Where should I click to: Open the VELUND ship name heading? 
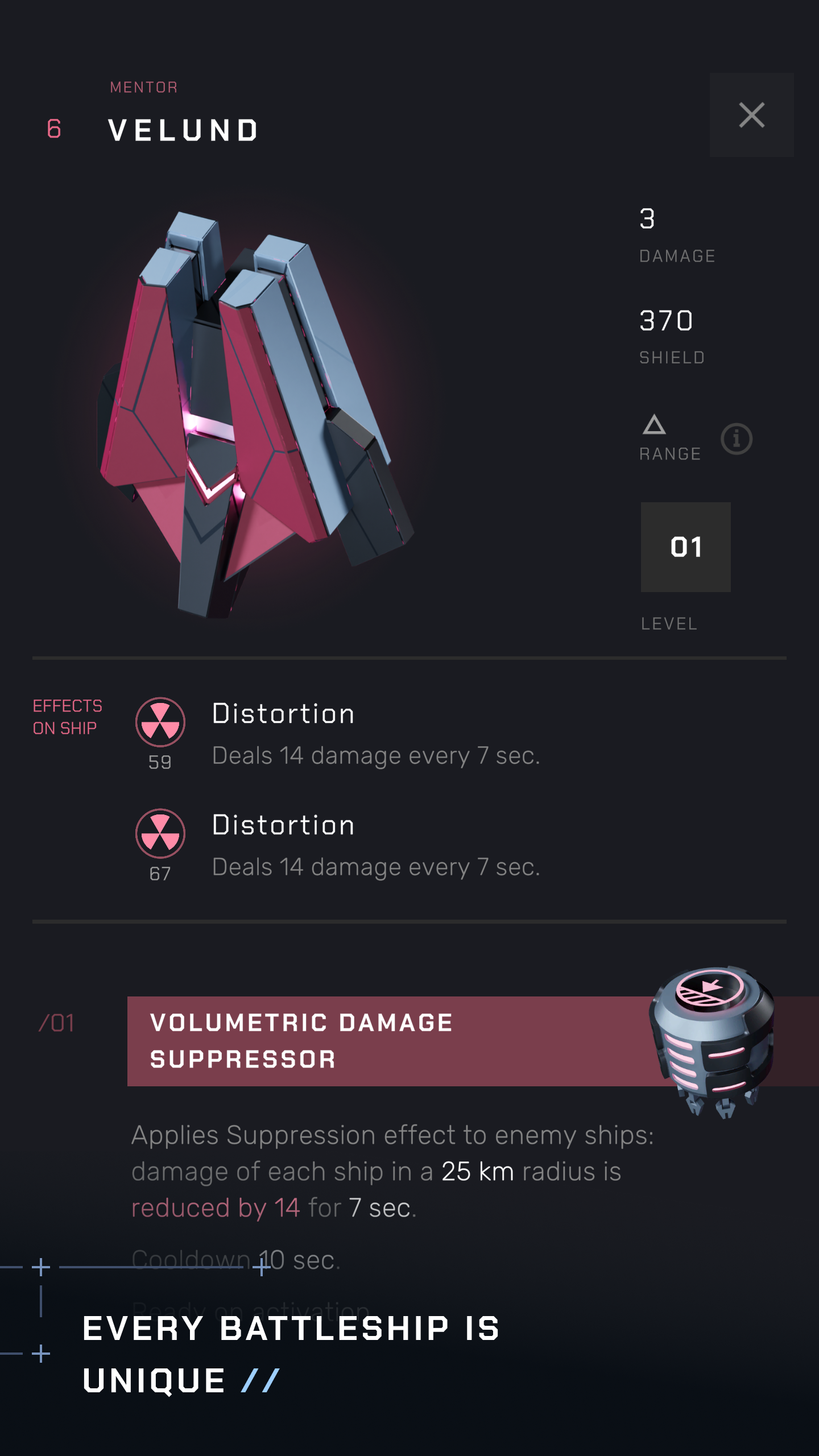click(x=183, y=130)
